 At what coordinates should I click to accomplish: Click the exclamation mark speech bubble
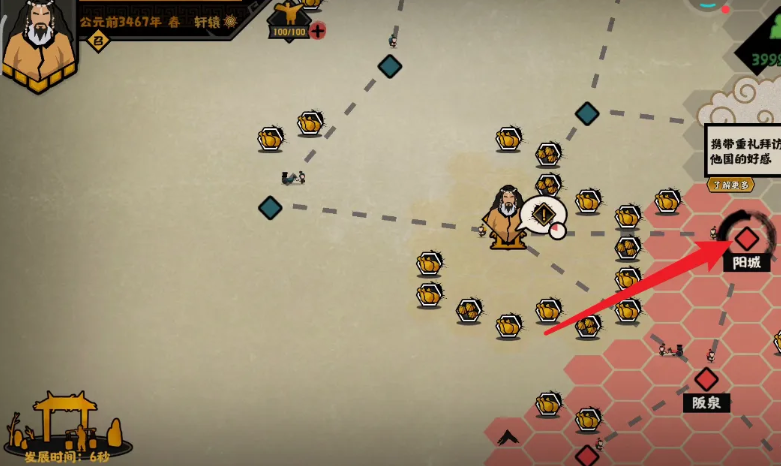544,215
